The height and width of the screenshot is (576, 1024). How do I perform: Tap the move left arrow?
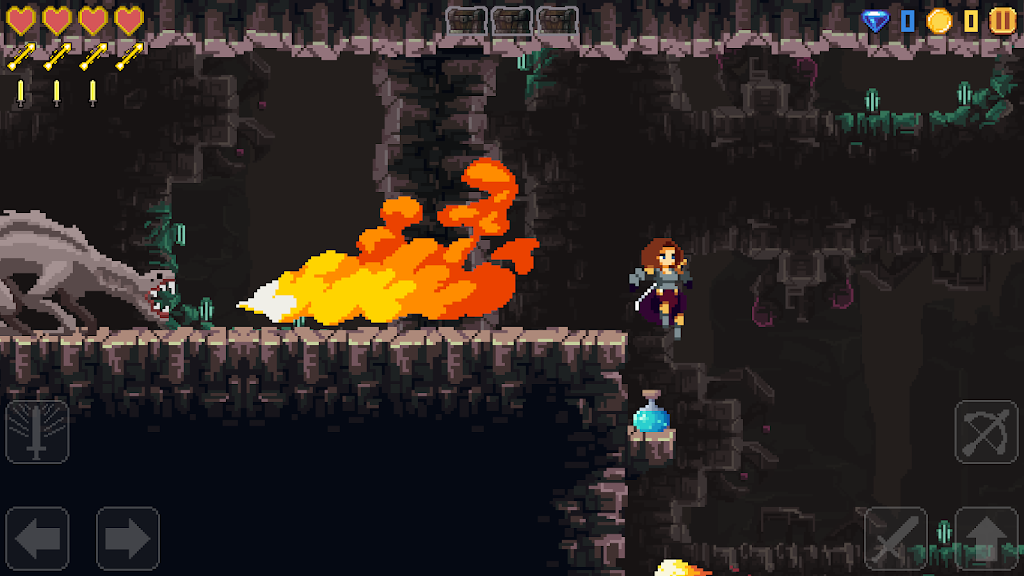[38, 539]
